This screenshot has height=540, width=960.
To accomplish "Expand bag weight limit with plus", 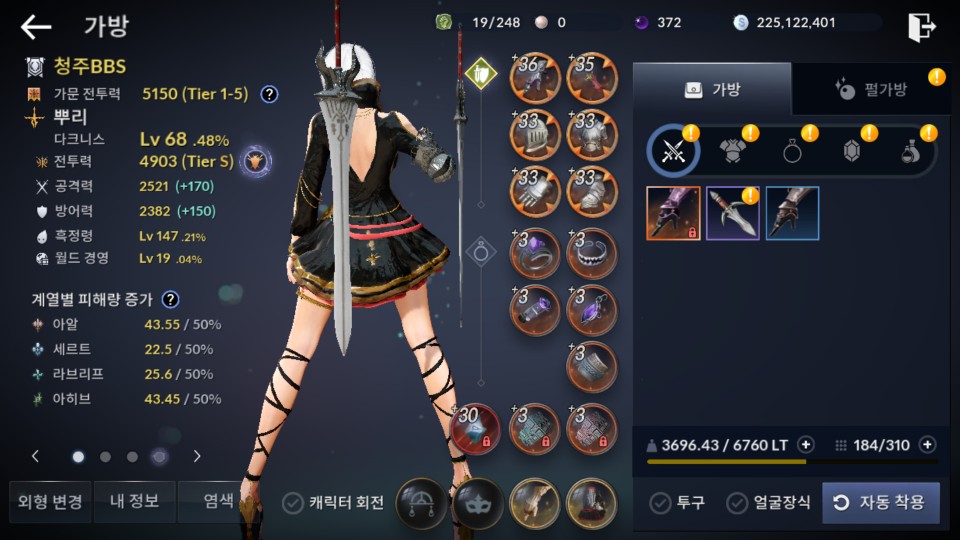I will tap(806, 445).
